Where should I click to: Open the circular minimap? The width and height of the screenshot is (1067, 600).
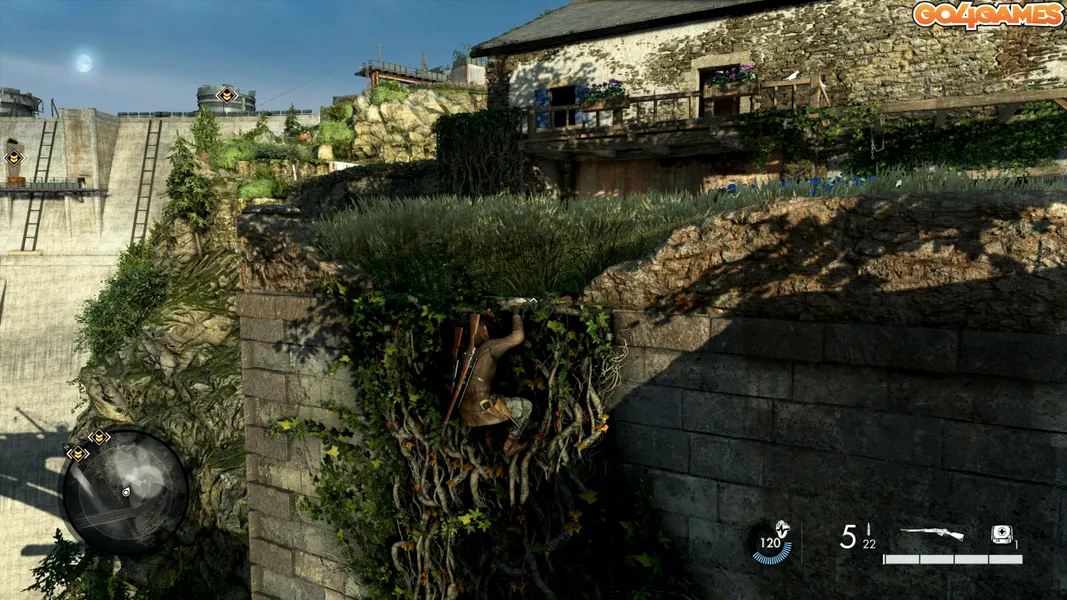coord(125,492)
